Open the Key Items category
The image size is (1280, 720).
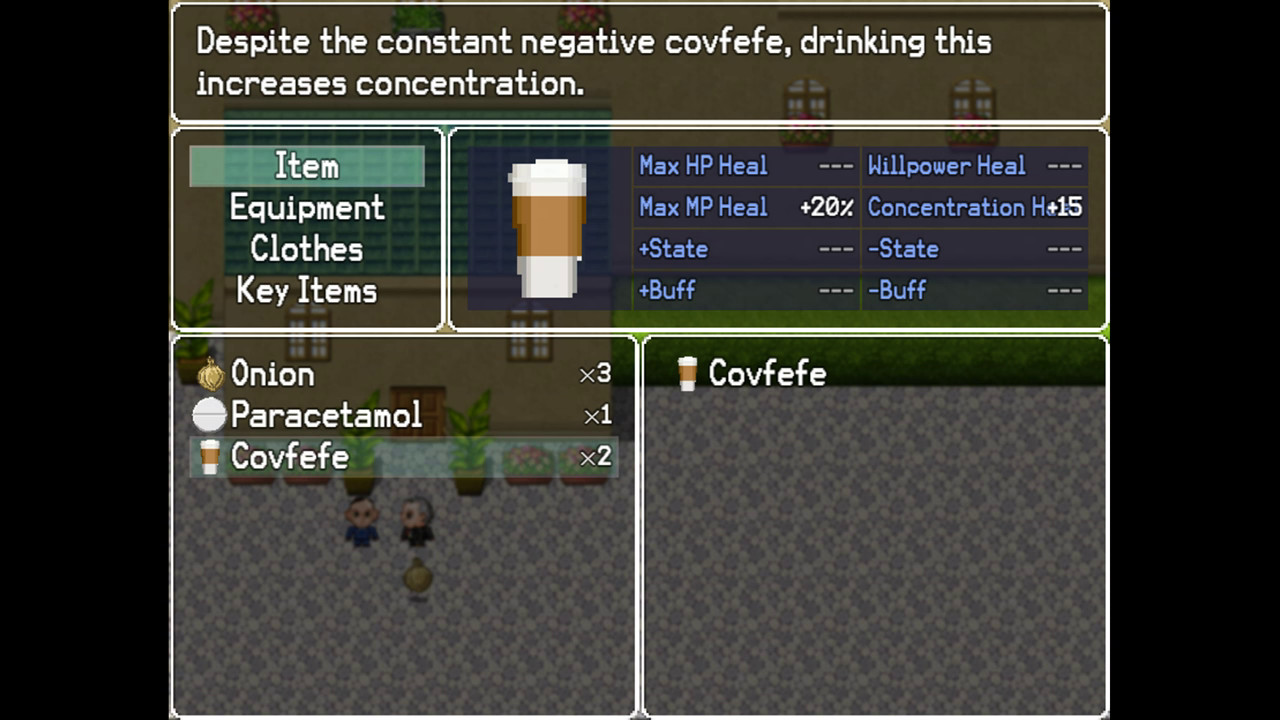(306, 290)
